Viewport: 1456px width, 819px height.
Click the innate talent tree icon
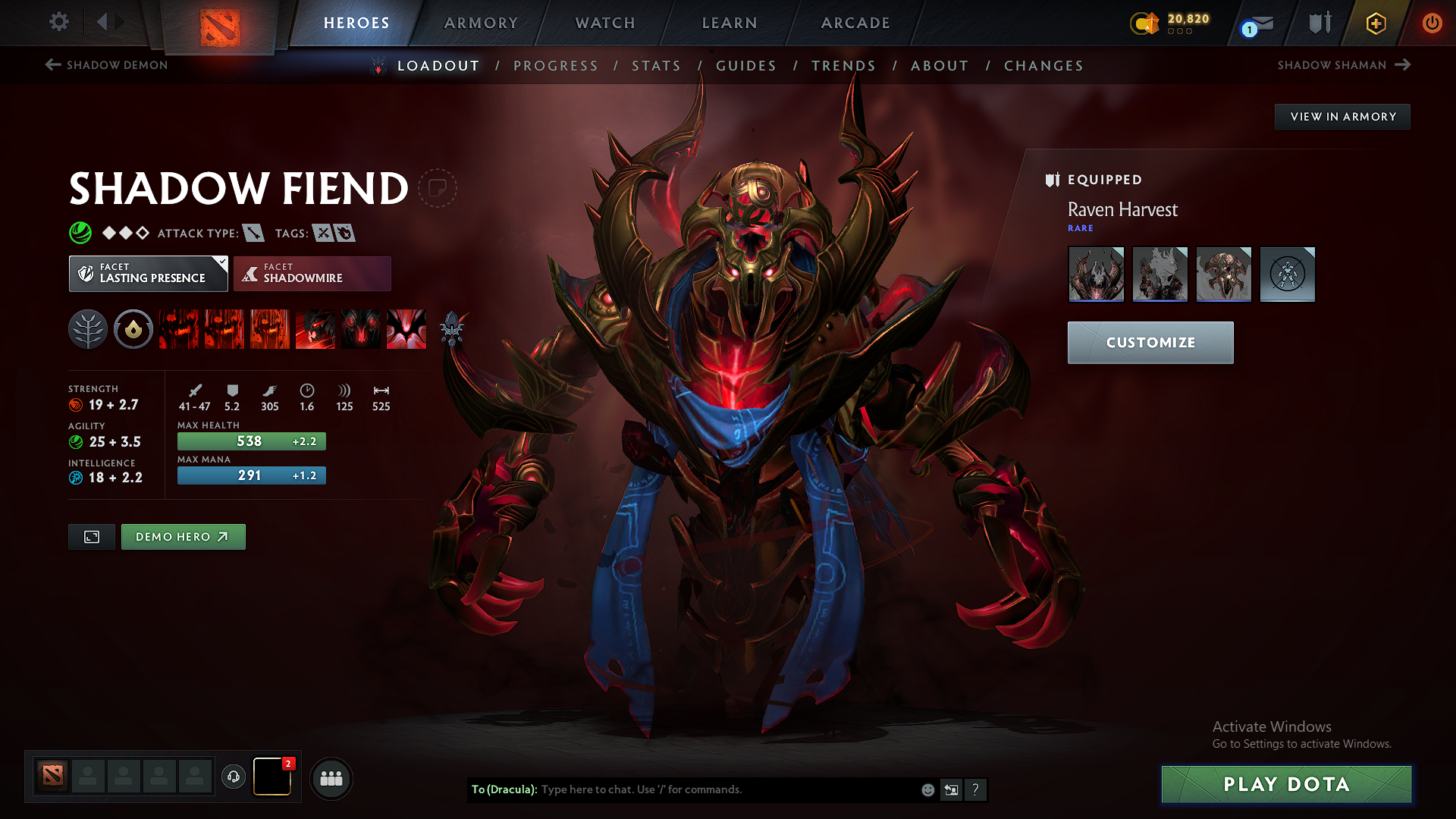[88, 329]
